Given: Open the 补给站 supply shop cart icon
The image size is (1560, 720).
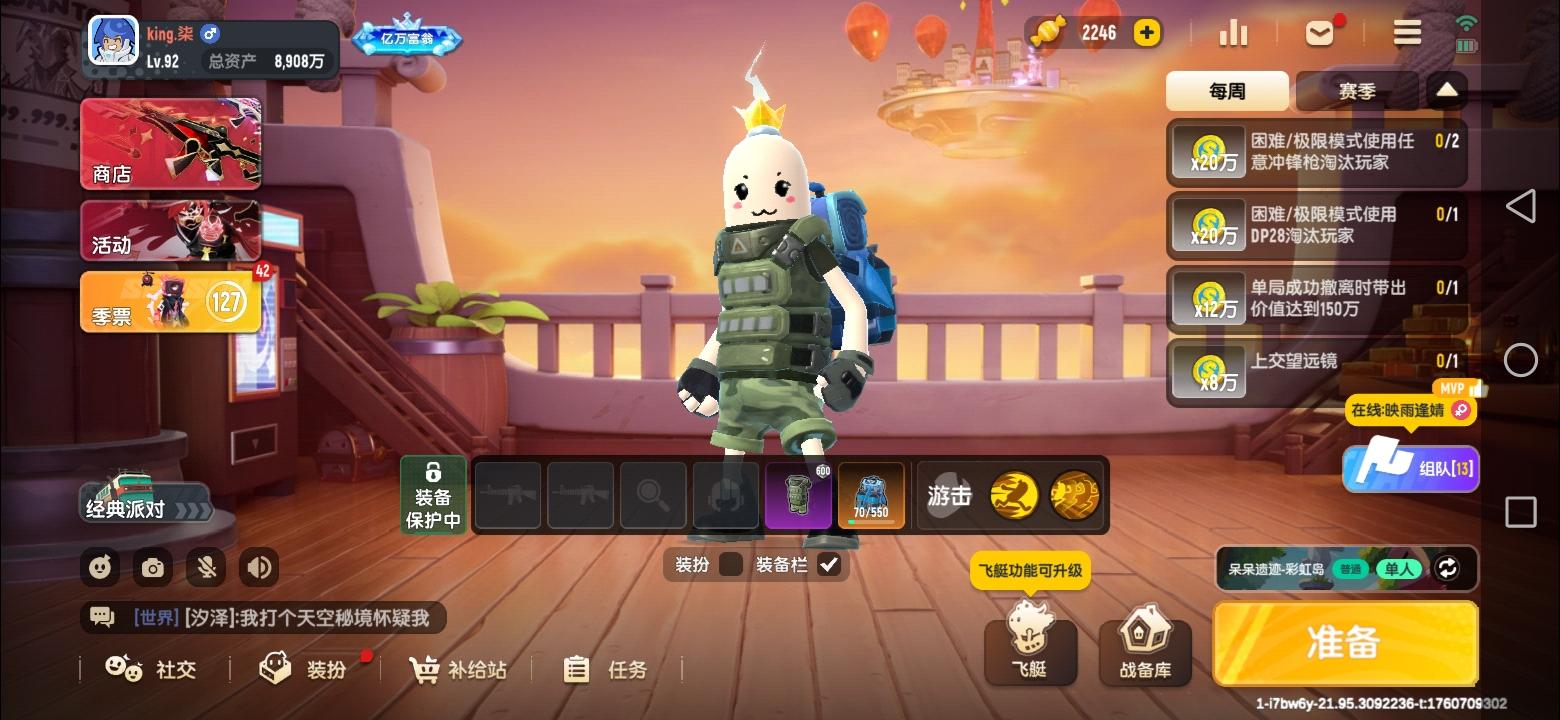Looking at the screenshot, I should pyautogui.click(x=424, y=669).
